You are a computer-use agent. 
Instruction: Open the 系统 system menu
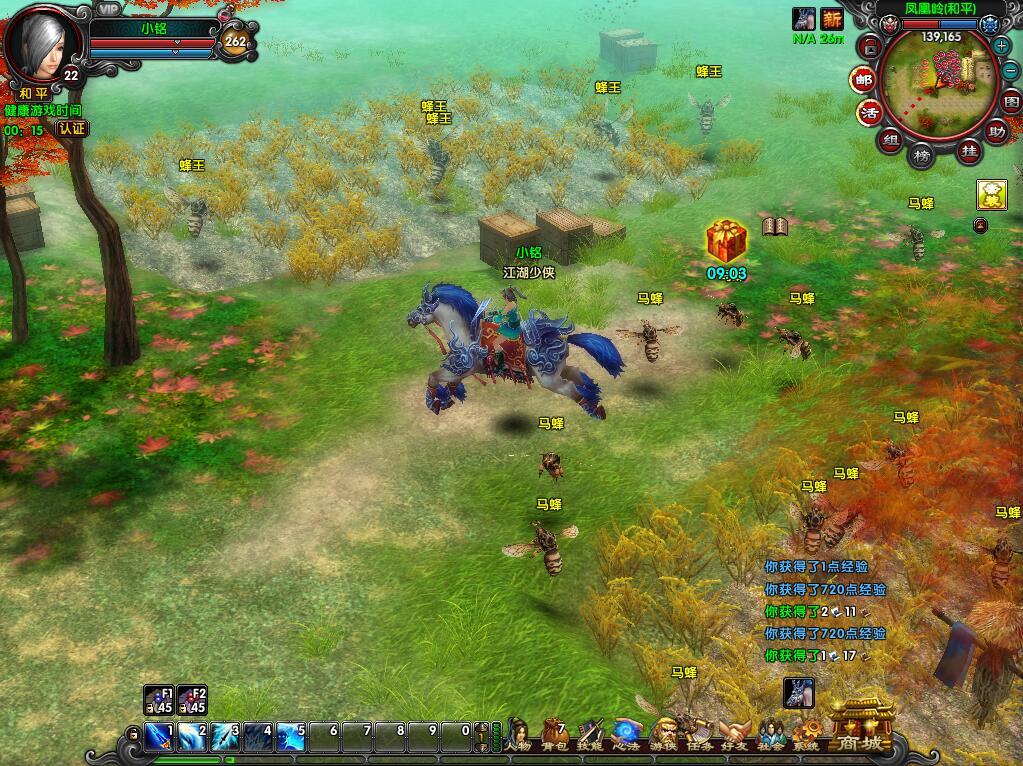[806, 735]
